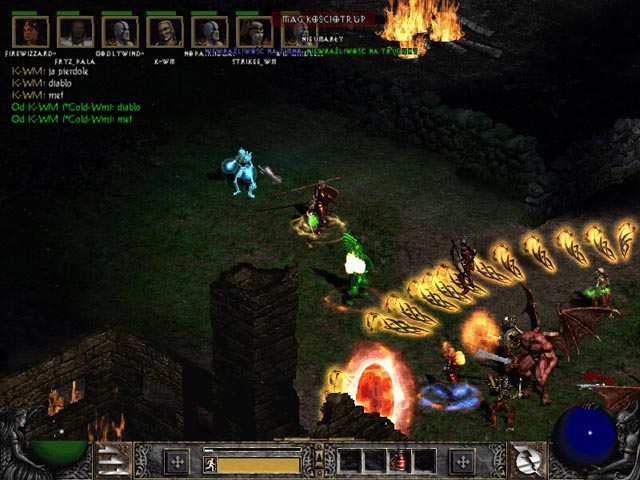The height and width of the screenshot is (480, 640).
Task: Select the Strikee_WM party portrait
Action: tap(253, 32)
